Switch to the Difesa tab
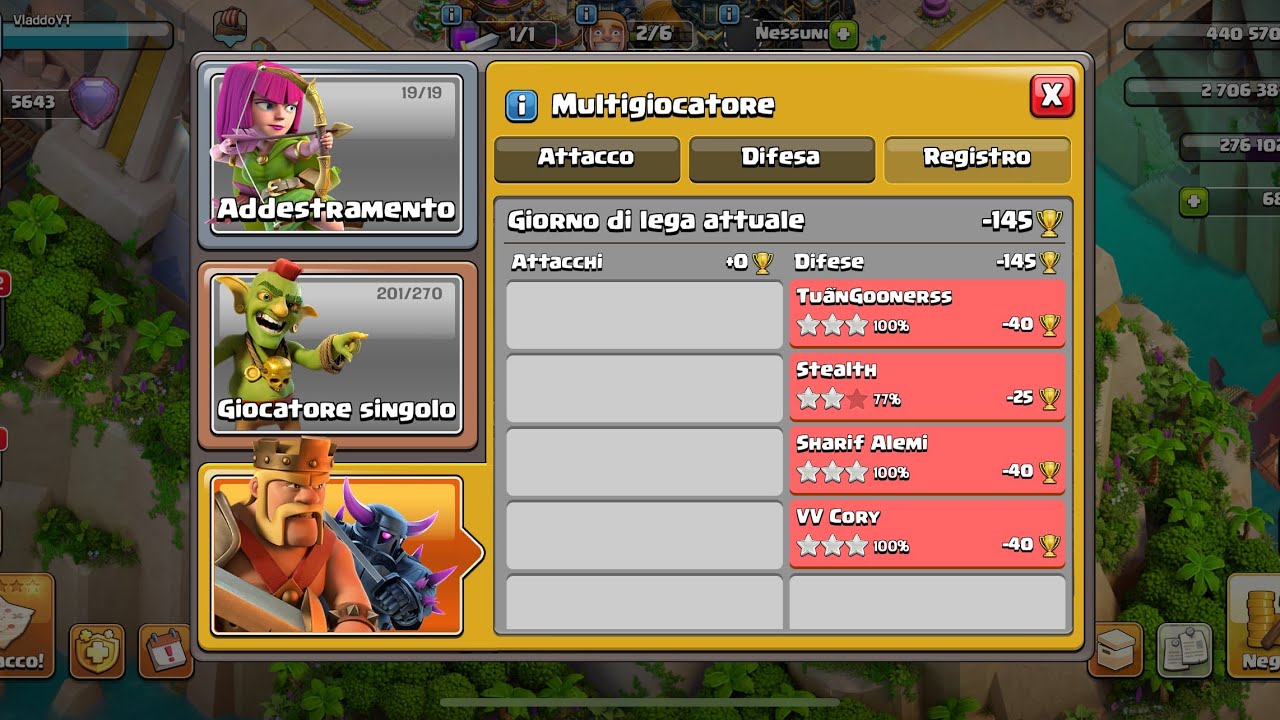 pyautogui.click(x=781, y=157)
